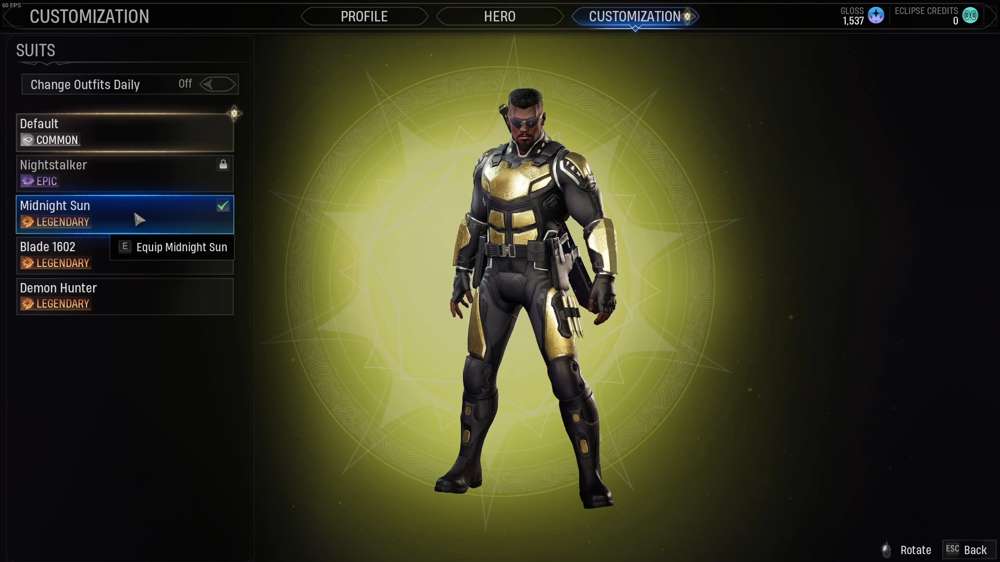
Task: Pick the Midnight Sun legendary suit
Action: pos(125,214)
